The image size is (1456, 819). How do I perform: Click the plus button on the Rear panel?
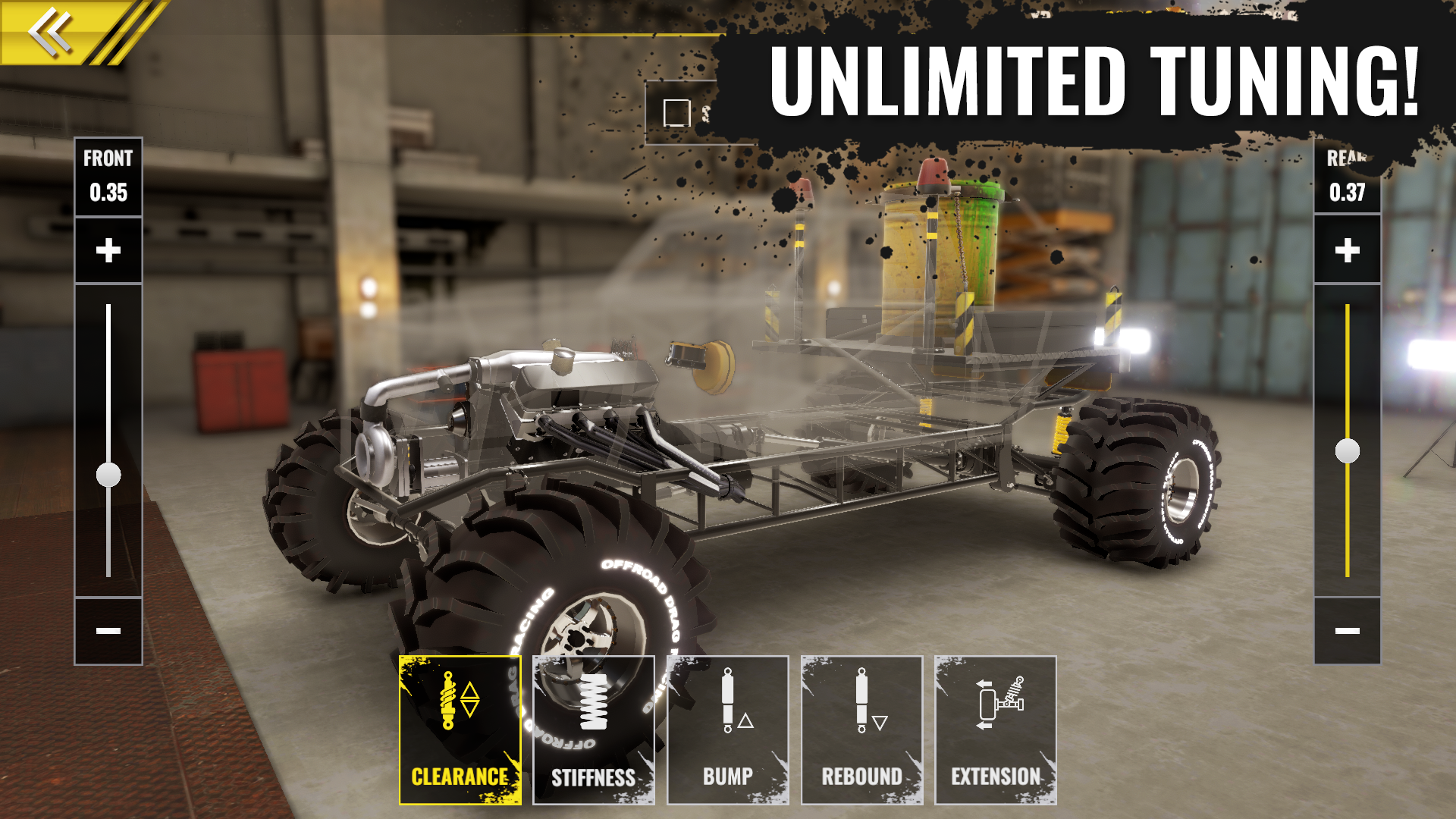[x=1348, y=249]
